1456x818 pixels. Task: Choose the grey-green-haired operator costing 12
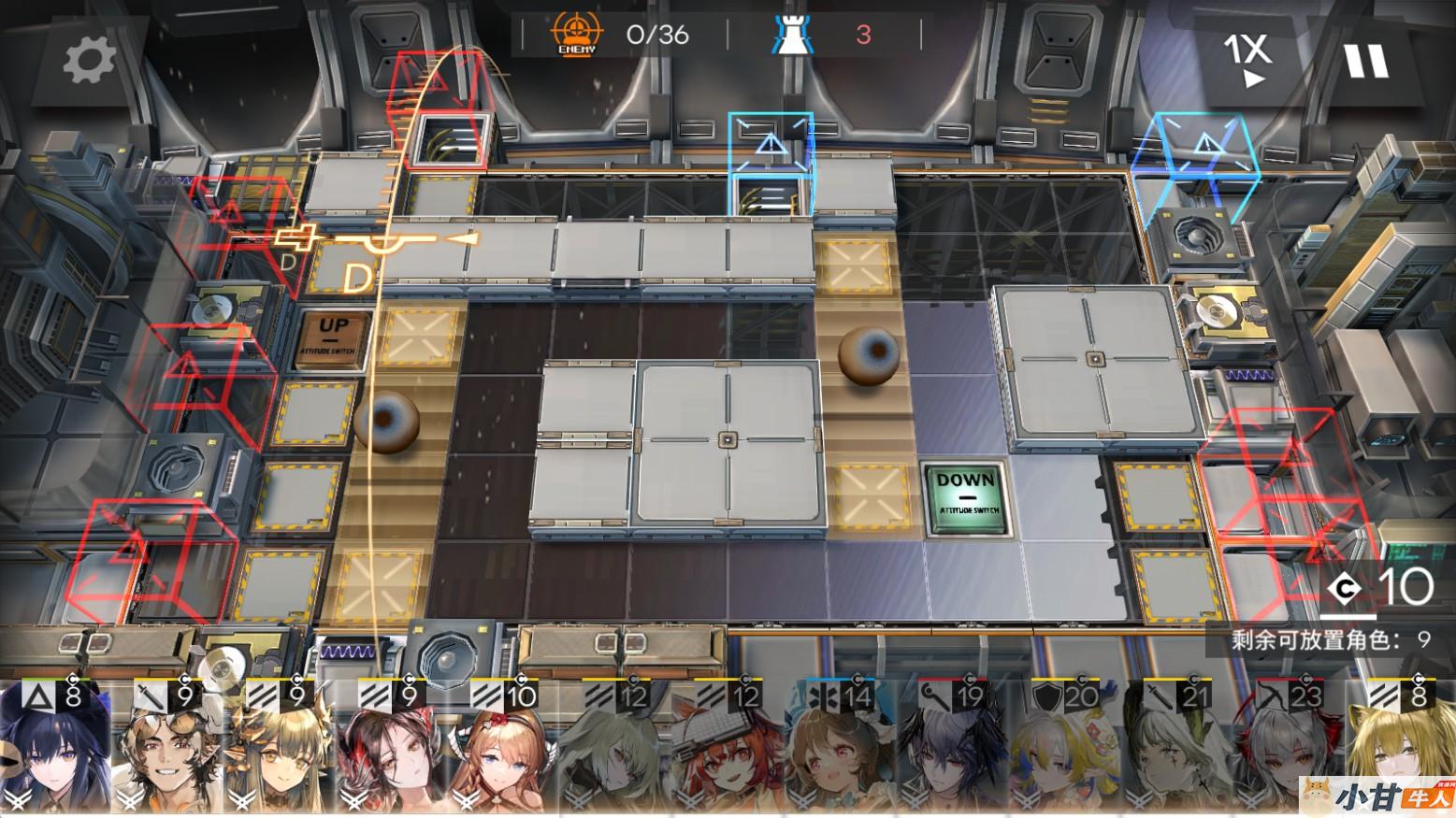[615, 753]
